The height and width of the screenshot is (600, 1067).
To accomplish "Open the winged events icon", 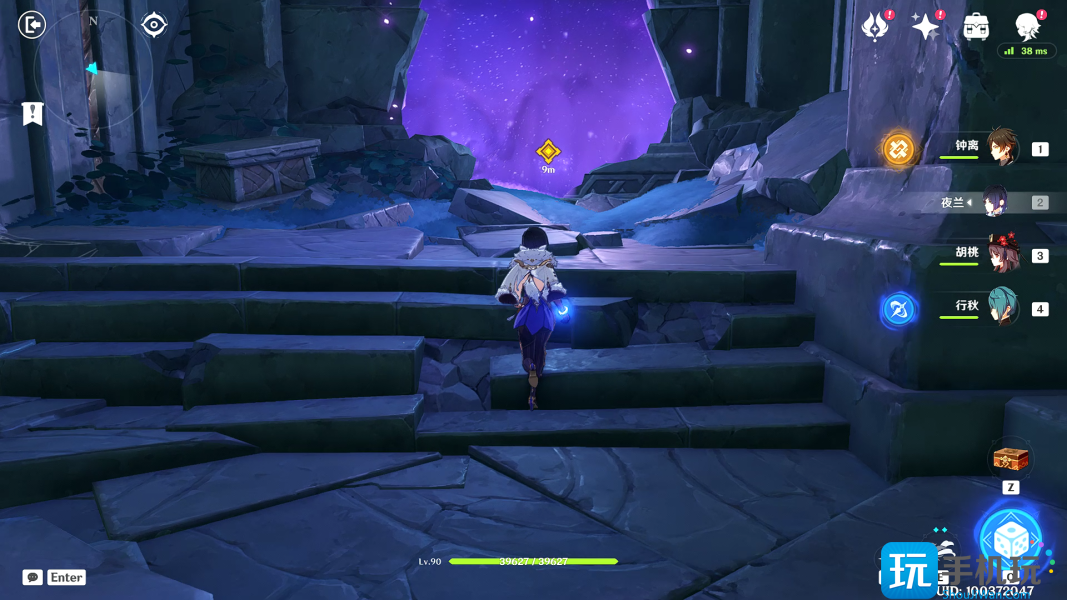I will 876,27.
